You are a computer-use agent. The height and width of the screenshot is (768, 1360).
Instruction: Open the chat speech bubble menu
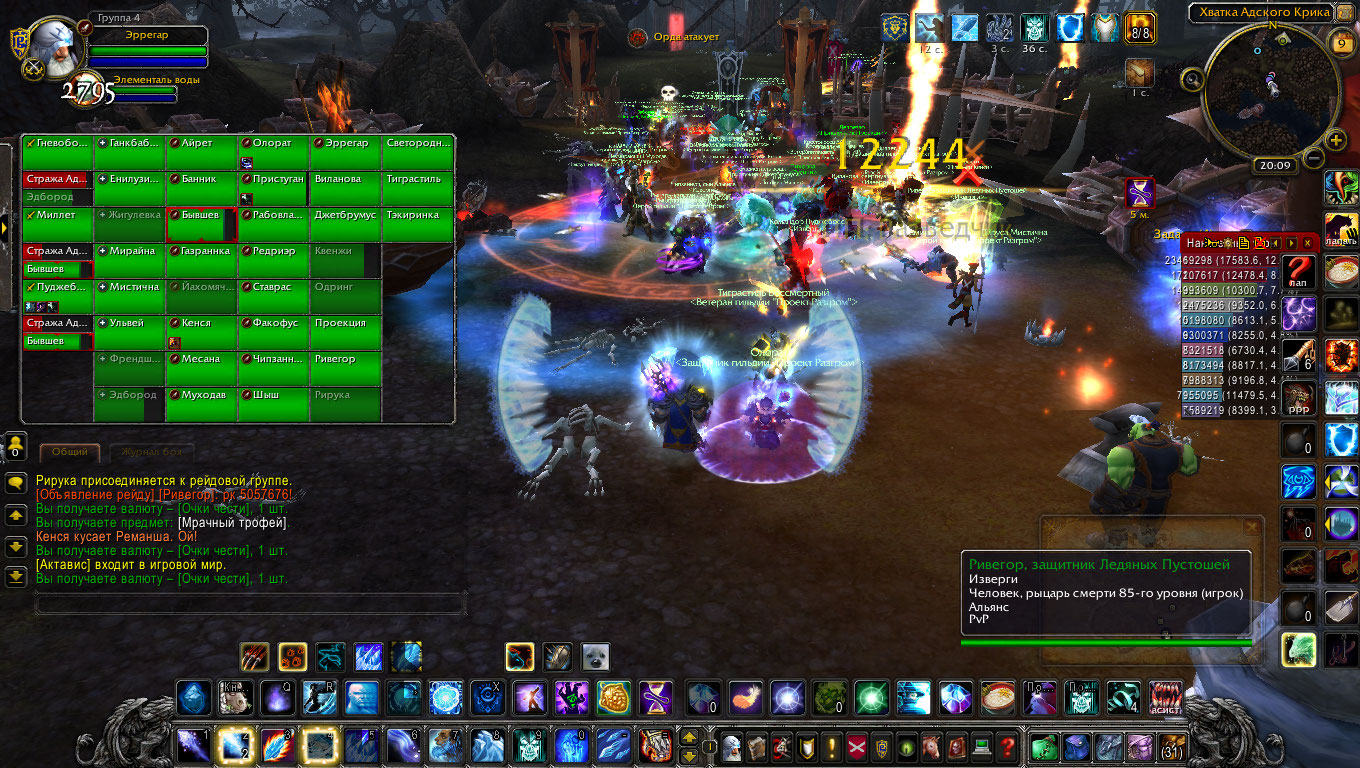(16, 483)
